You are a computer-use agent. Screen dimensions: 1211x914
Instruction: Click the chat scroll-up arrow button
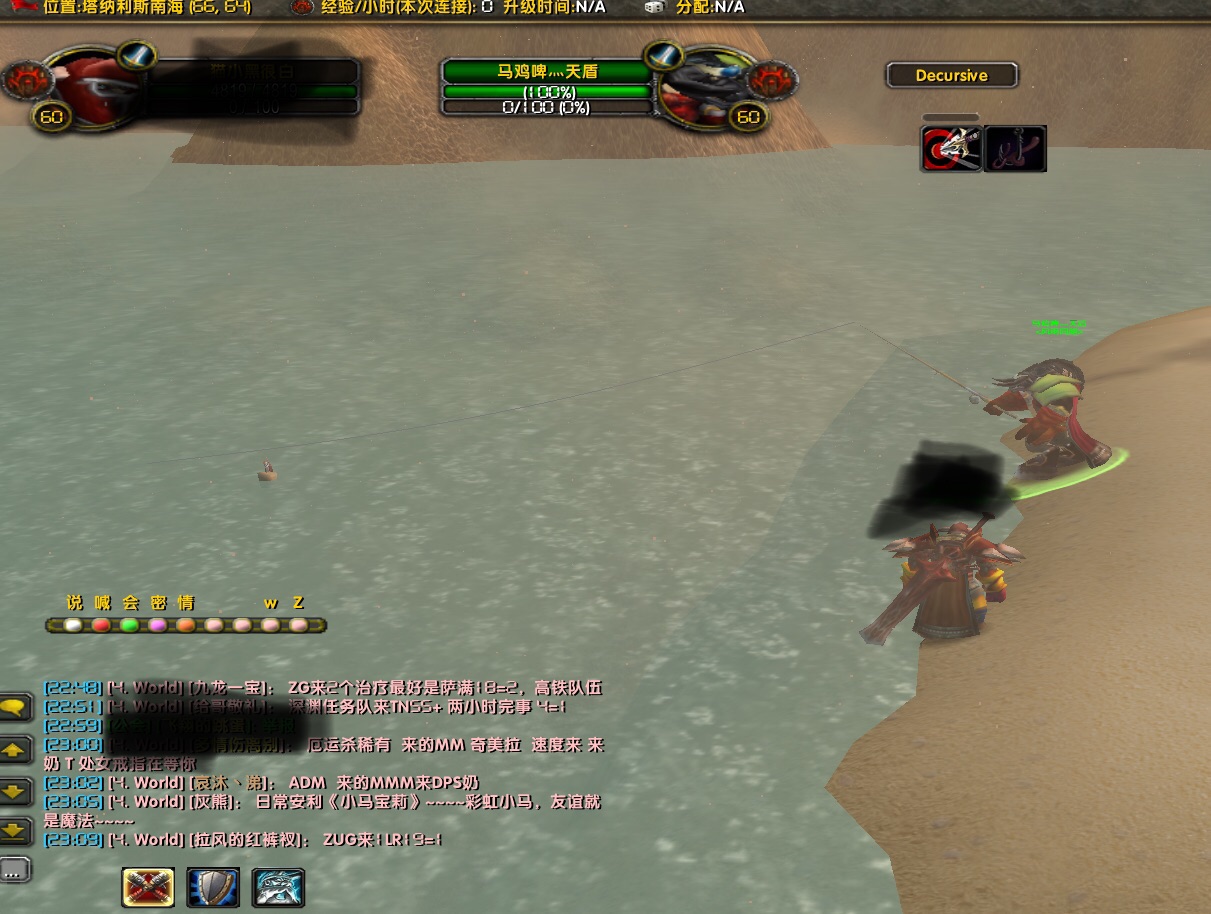click(x=15, y=749)
